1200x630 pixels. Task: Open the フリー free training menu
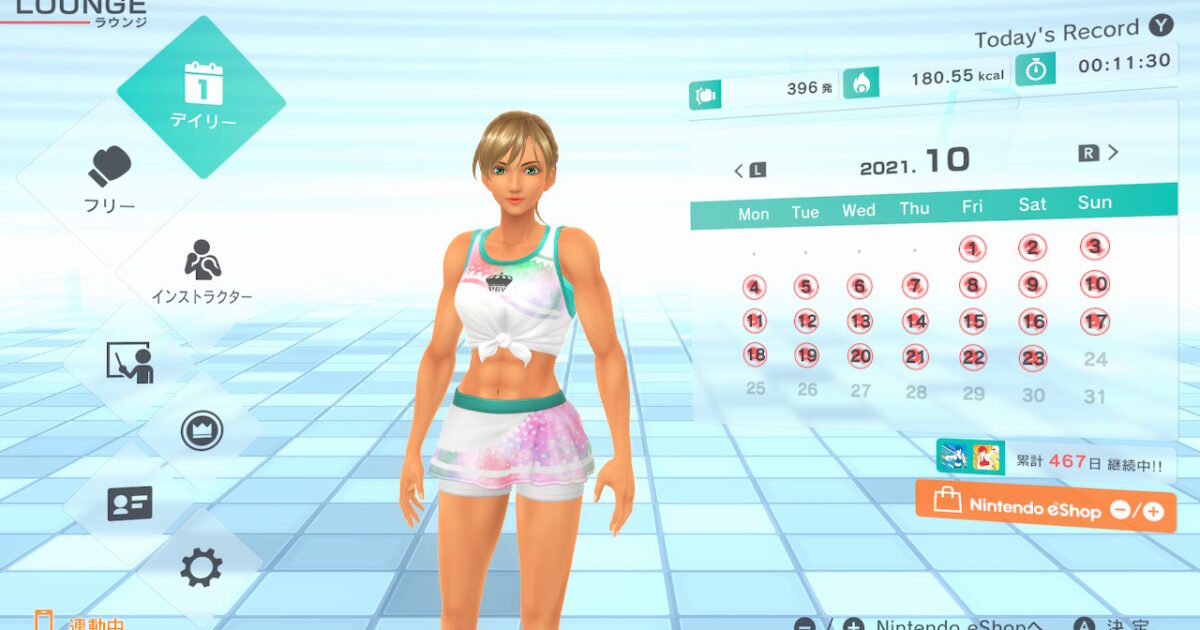110,180
